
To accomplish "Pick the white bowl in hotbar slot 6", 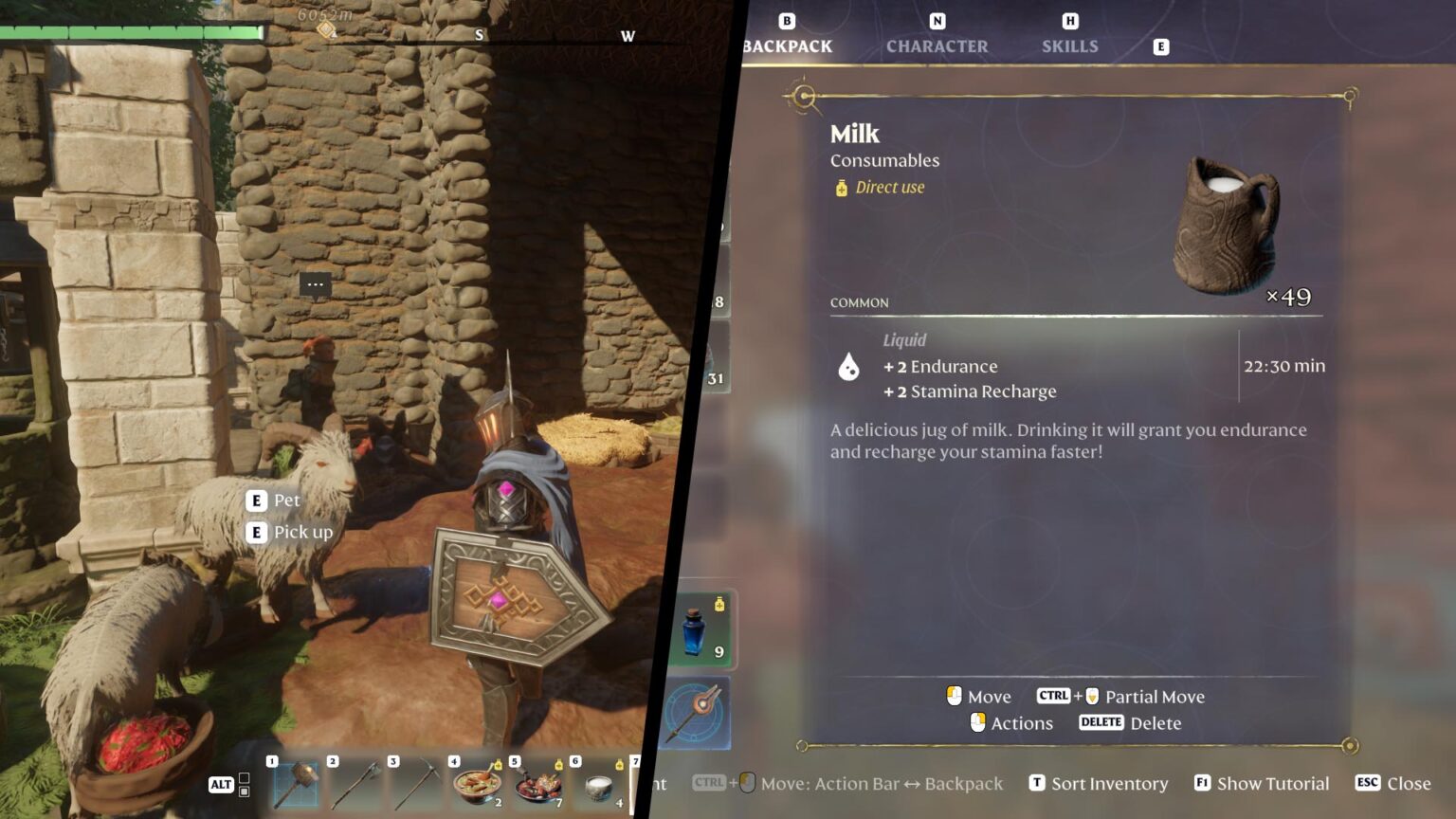I will [x=598, y=785].
